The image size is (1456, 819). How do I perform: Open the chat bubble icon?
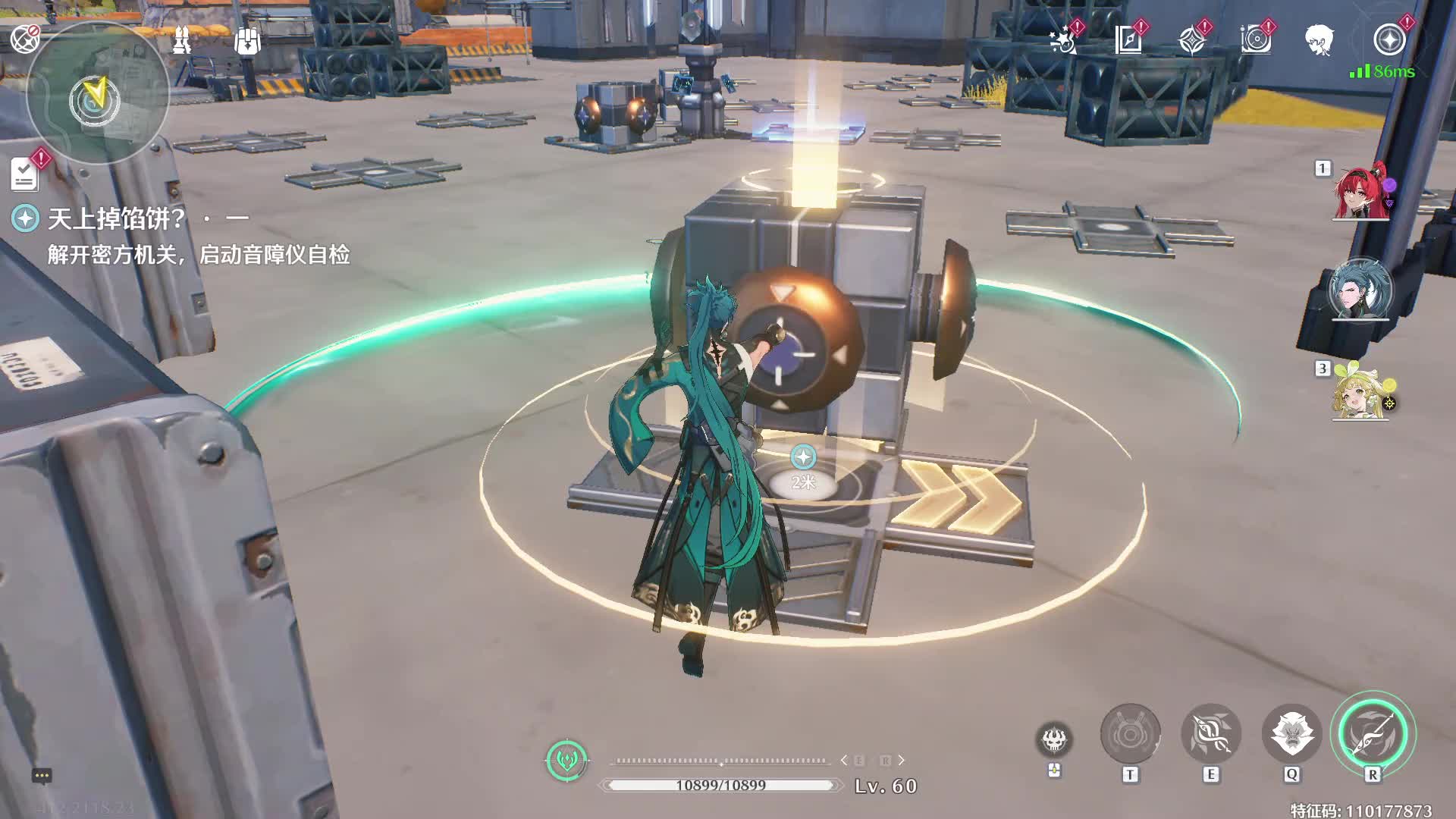42,775
